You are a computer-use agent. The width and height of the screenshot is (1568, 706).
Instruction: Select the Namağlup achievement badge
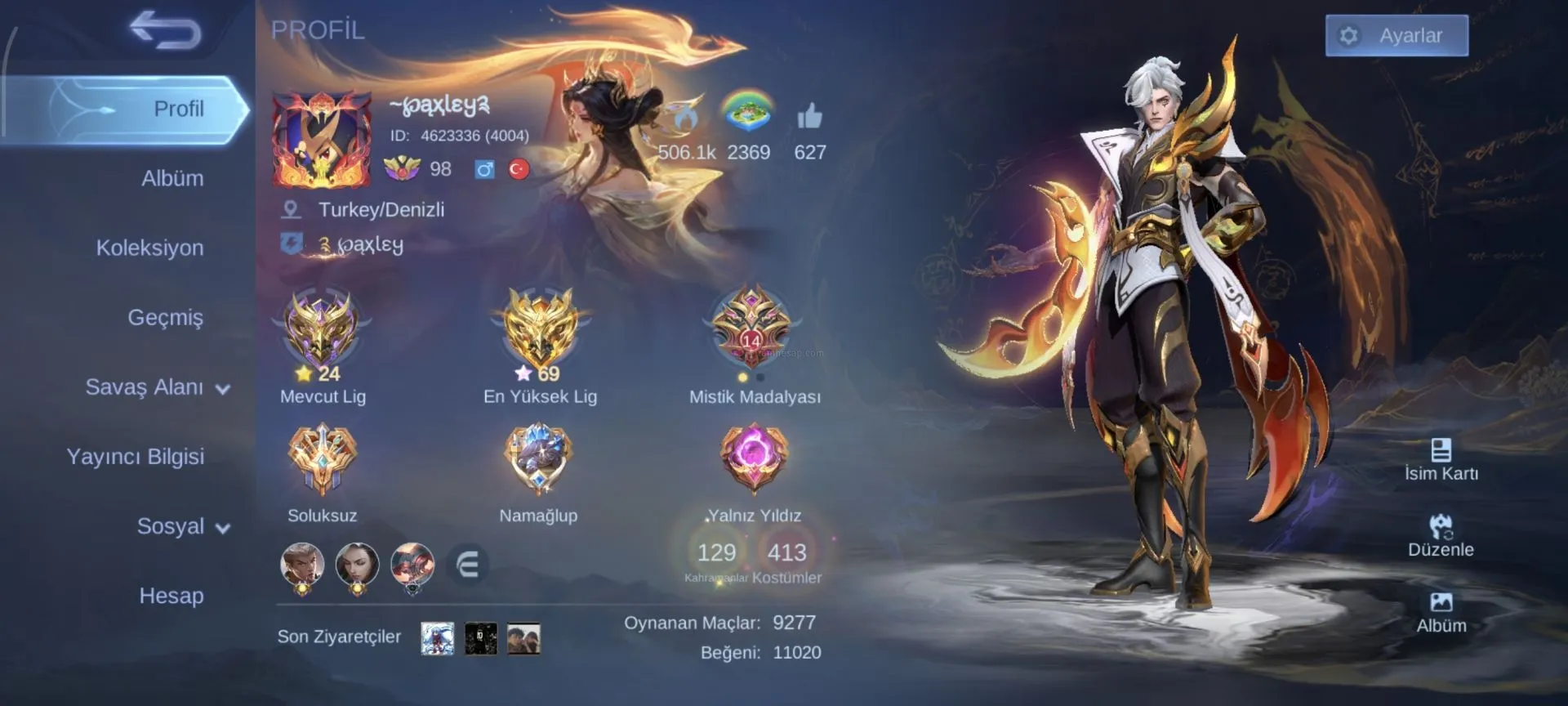click(538, 459)
